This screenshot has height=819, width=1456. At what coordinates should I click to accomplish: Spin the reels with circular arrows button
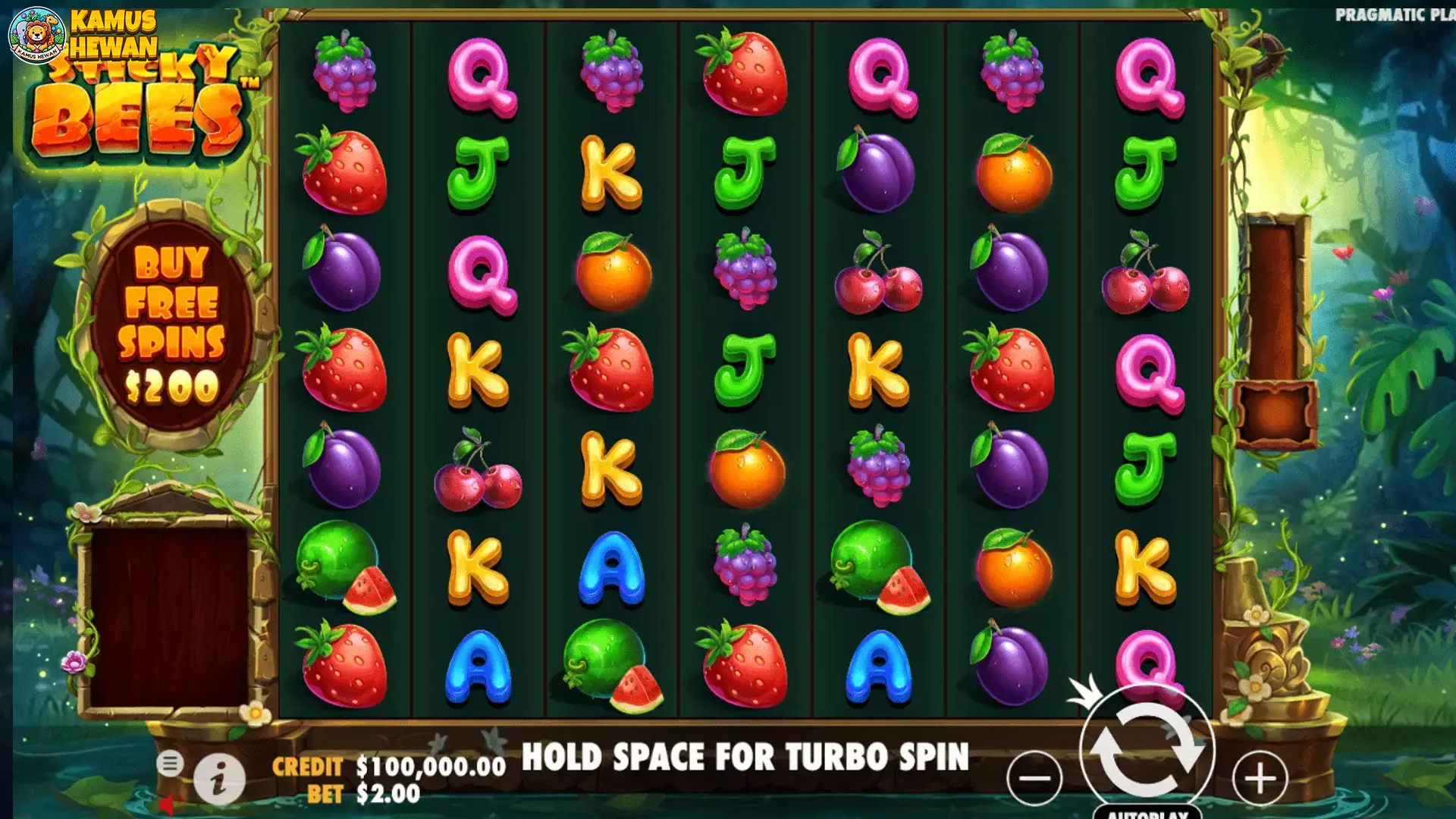pos(1147,750)
